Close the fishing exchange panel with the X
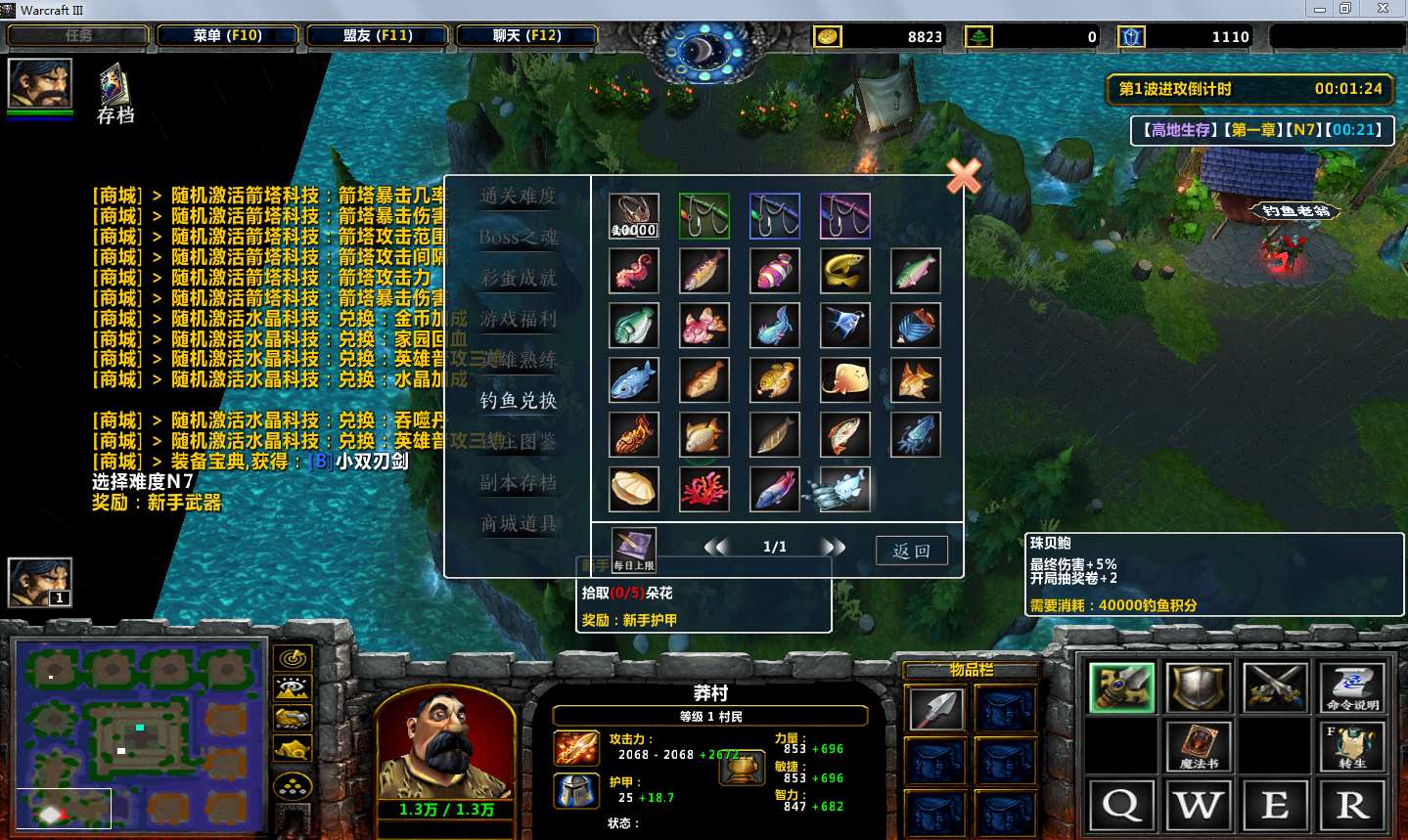Screen dimensions: 1408x840 [964, 176]
